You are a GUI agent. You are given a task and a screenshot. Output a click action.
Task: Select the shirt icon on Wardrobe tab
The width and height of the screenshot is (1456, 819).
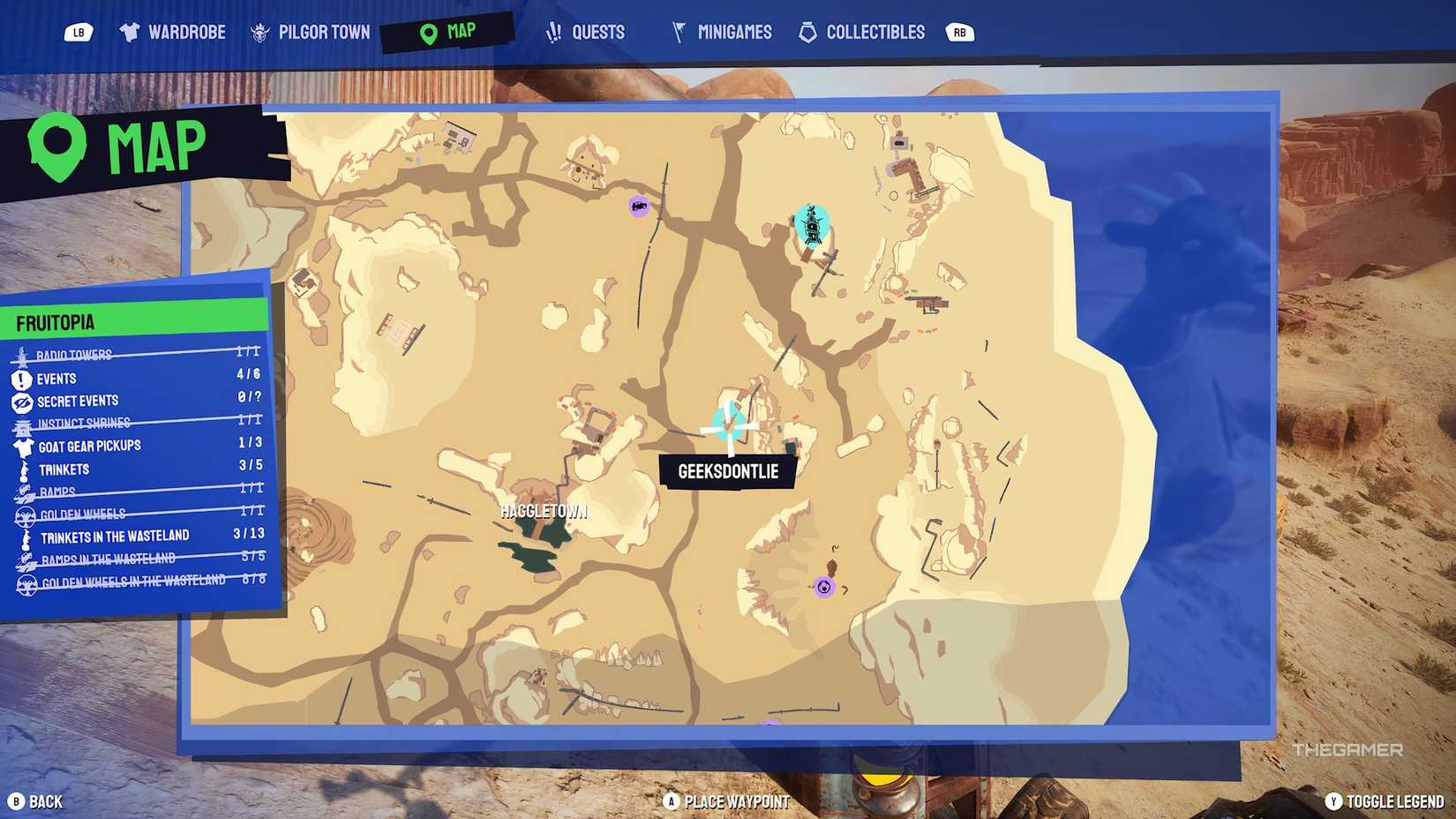[131, 32]
